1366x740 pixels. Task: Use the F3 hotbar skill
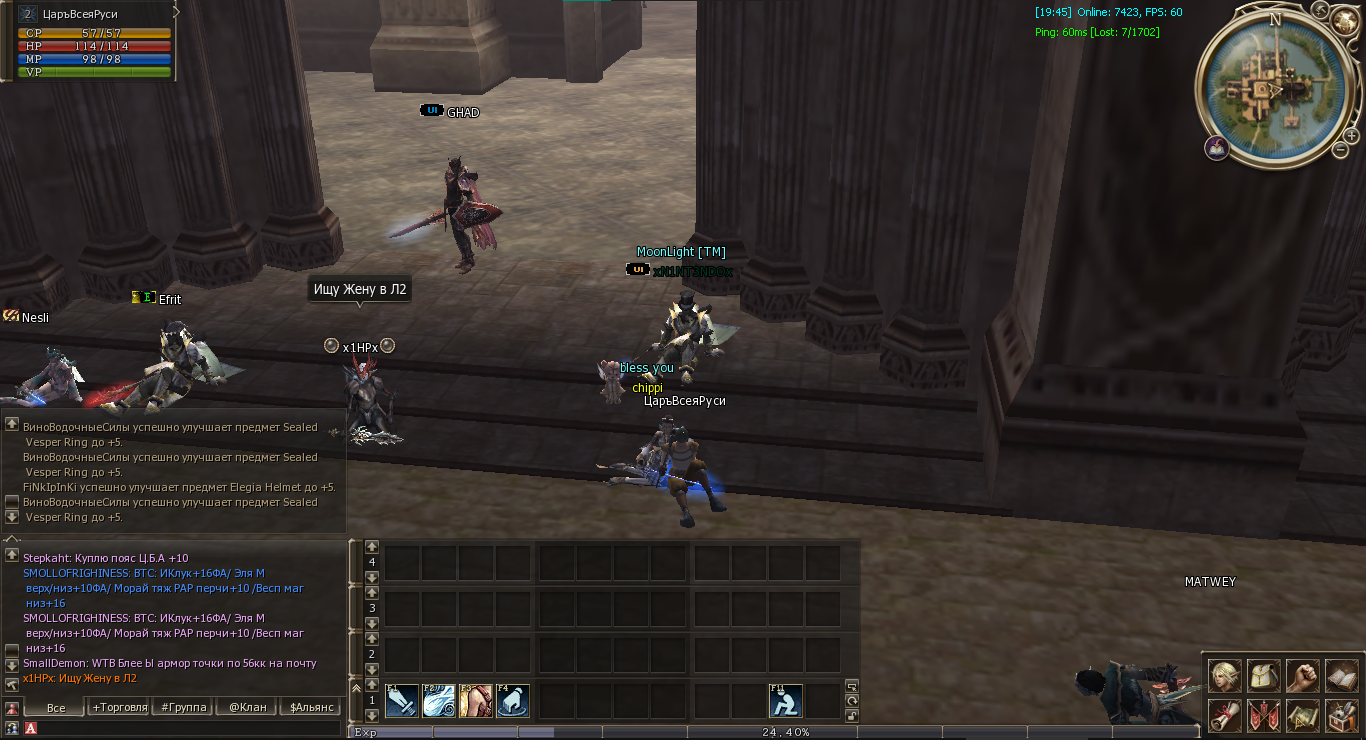476,701
